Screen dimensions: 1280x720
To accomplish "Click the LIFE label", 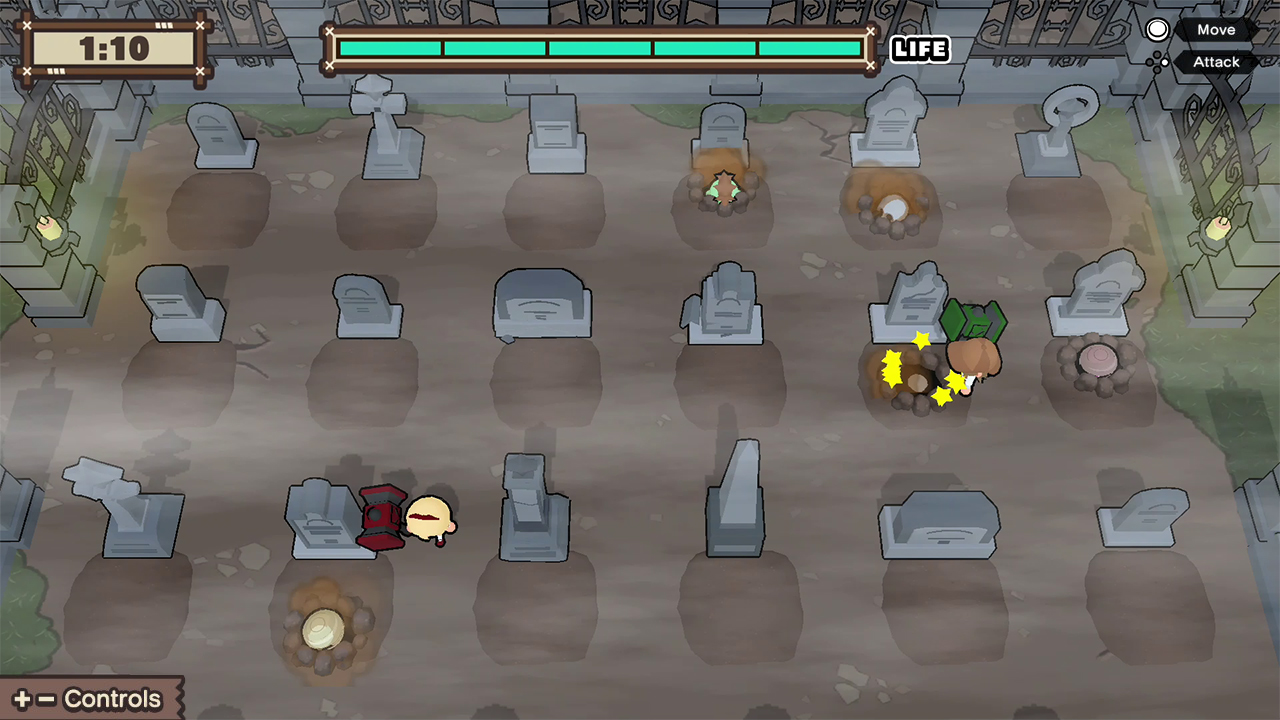I will (x=919, y=49).
